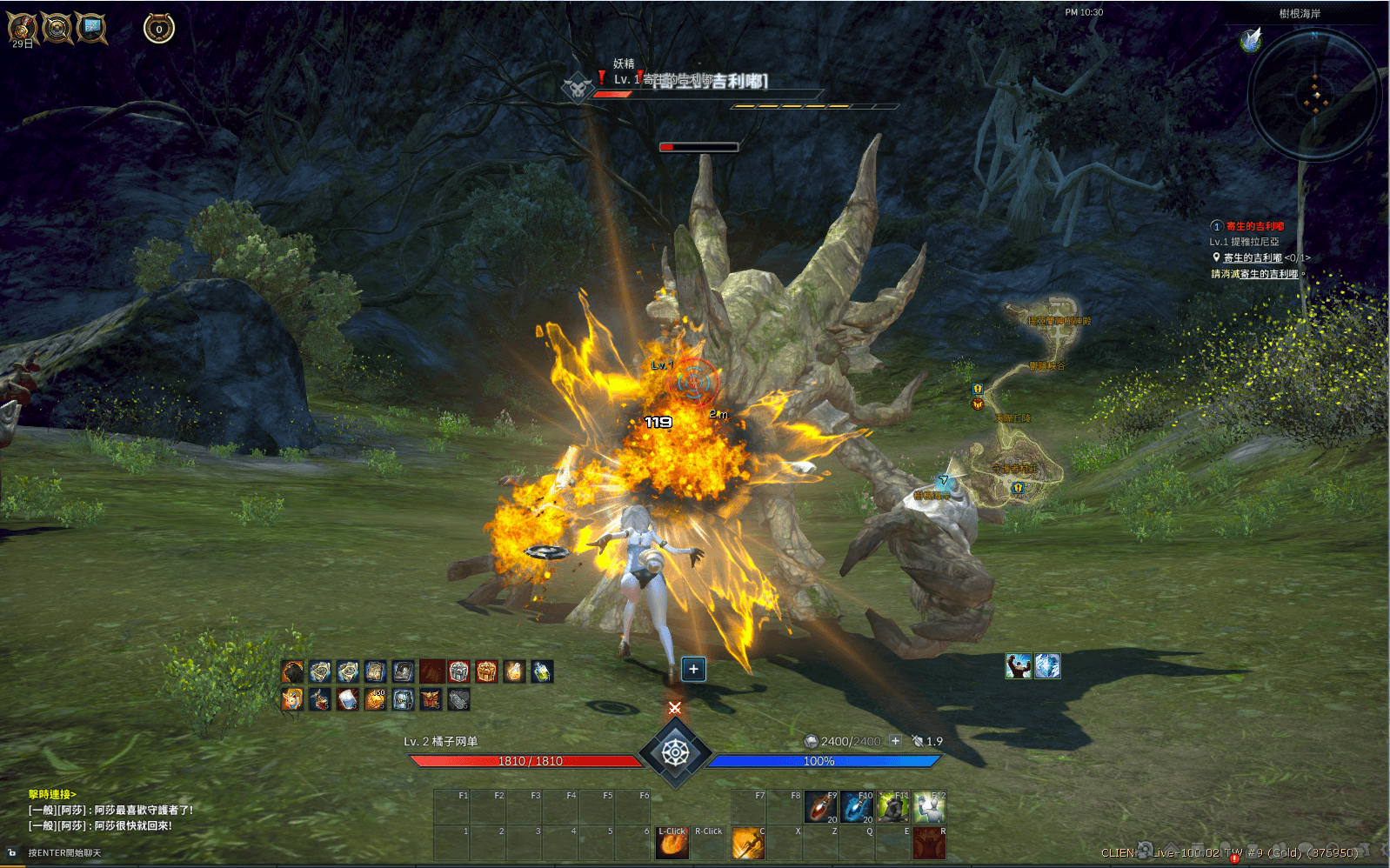Viewport: 1390px width, 868px height.
Task: Click the medal buff icon showing 29日
Action: coord(23,29)
